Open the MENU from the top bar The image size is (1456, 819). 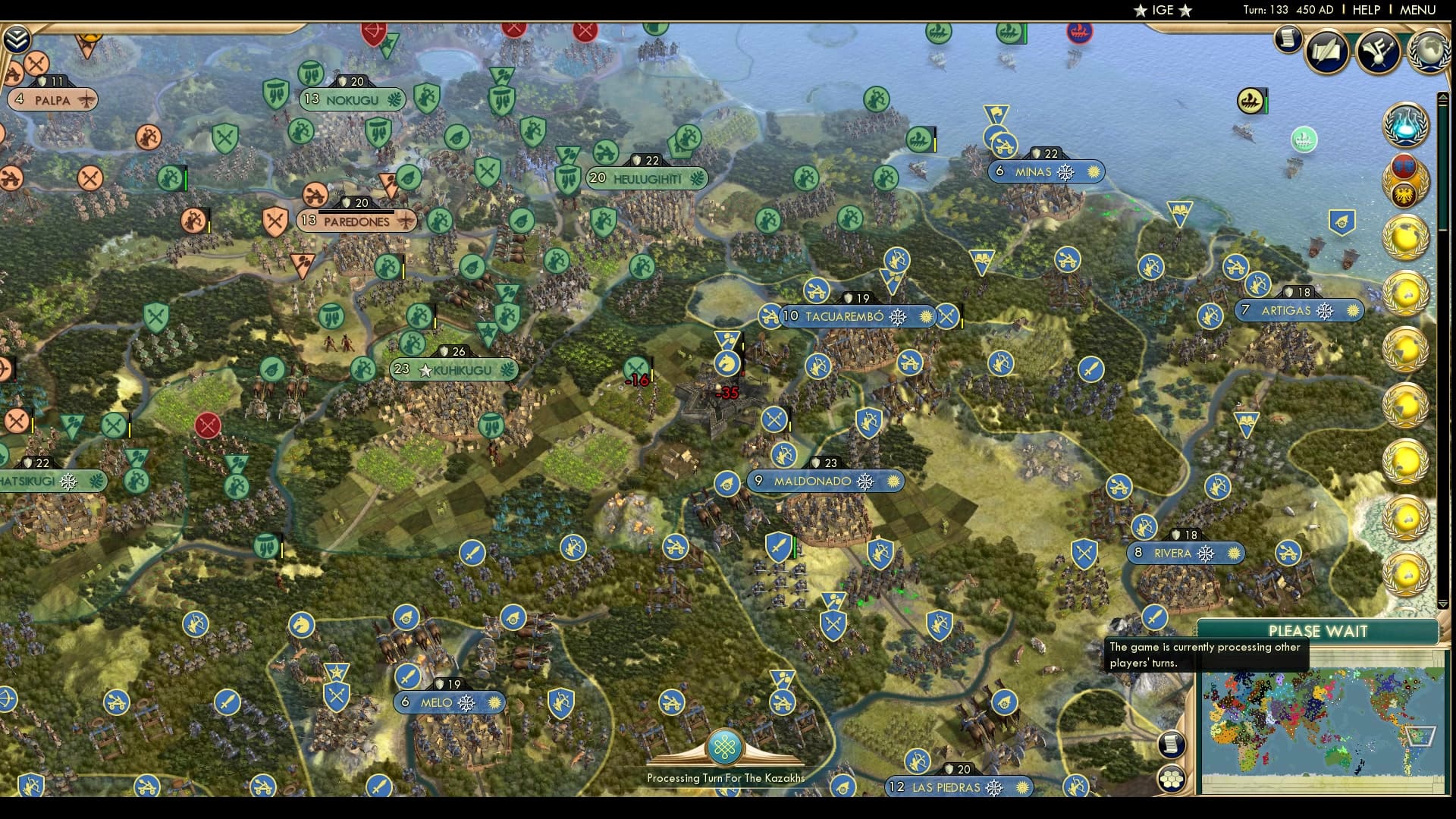click(x=1417, y=11)
